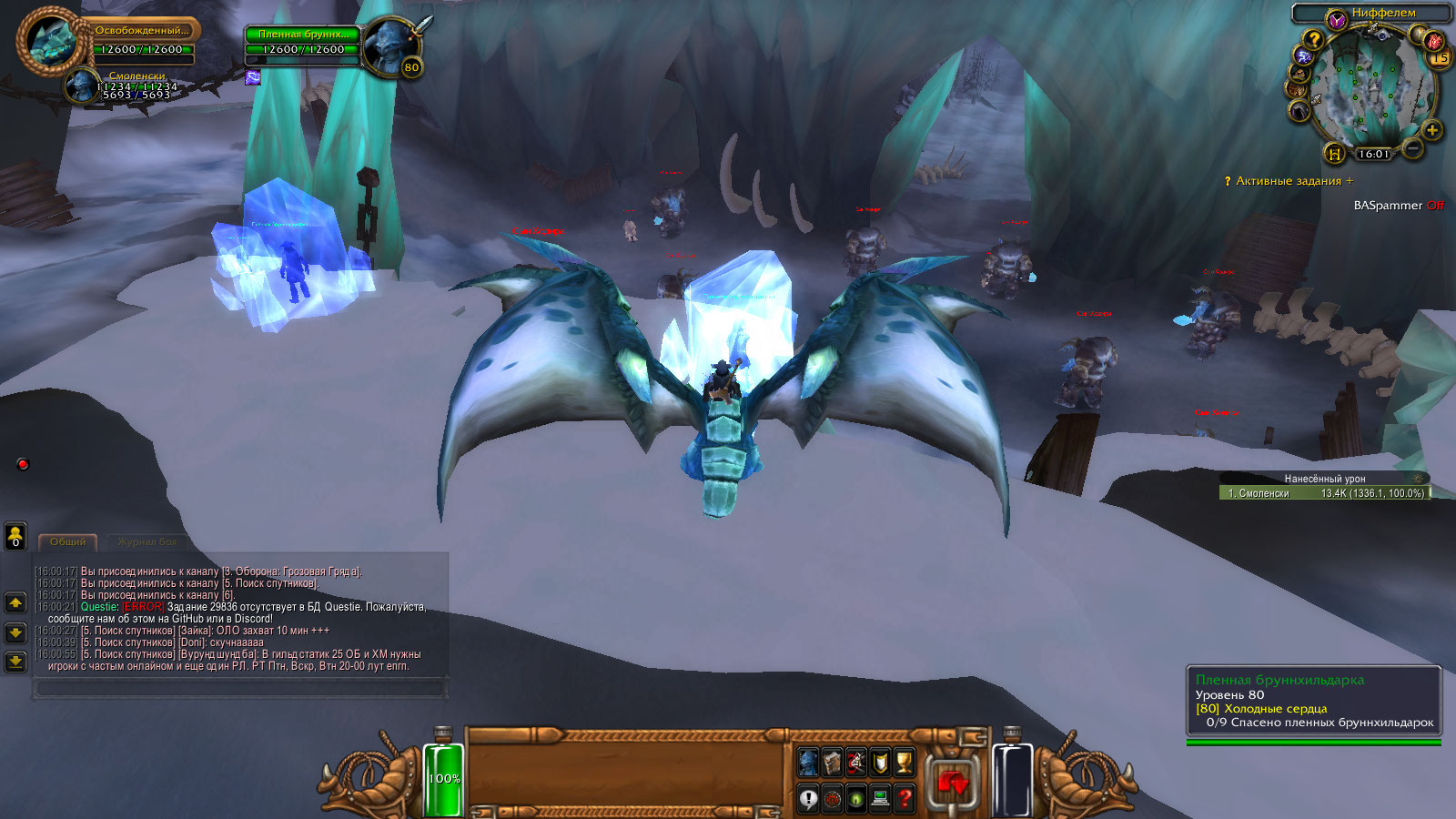This screenshot has height=819, width=1456.
Task: Click the captive Brunnhildar target portrait
Action: tap(390, 45)
